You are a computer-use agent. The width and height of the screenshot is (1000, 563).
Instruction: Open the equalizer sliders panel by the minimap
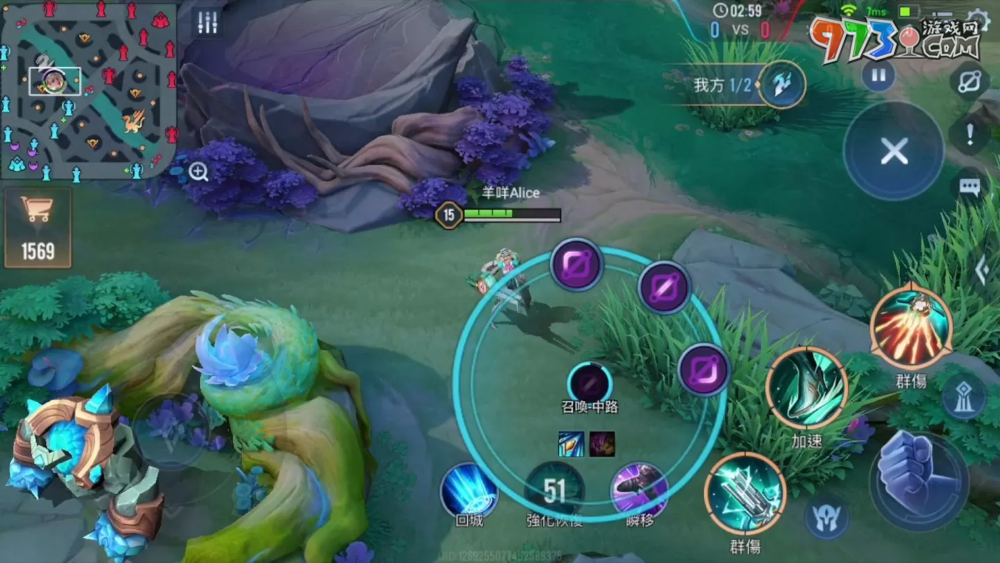pyautogui.click(x=207, y=23)
